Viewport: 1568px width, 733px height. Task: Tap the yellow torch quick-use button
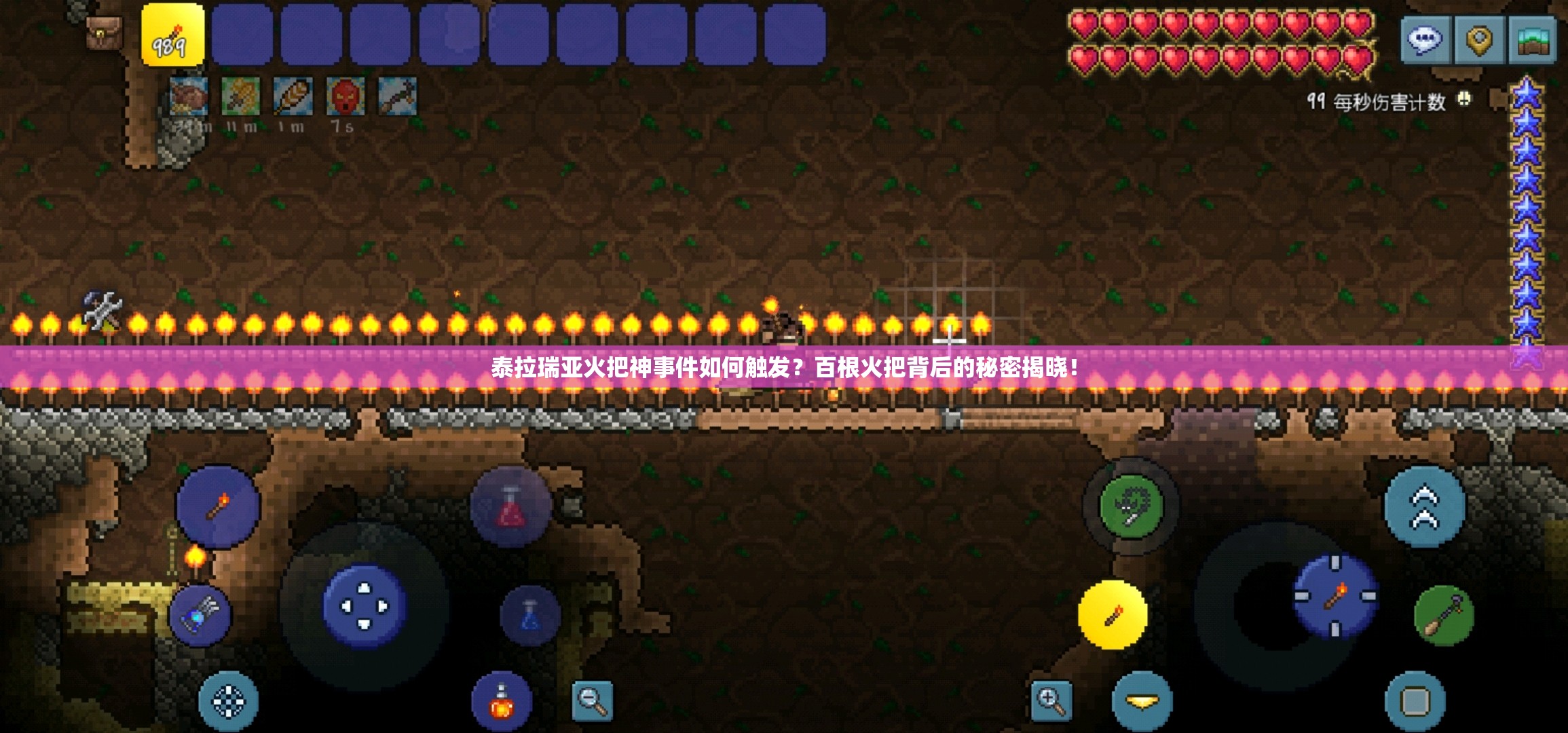pyautogui.click(x=1112, y=614)
